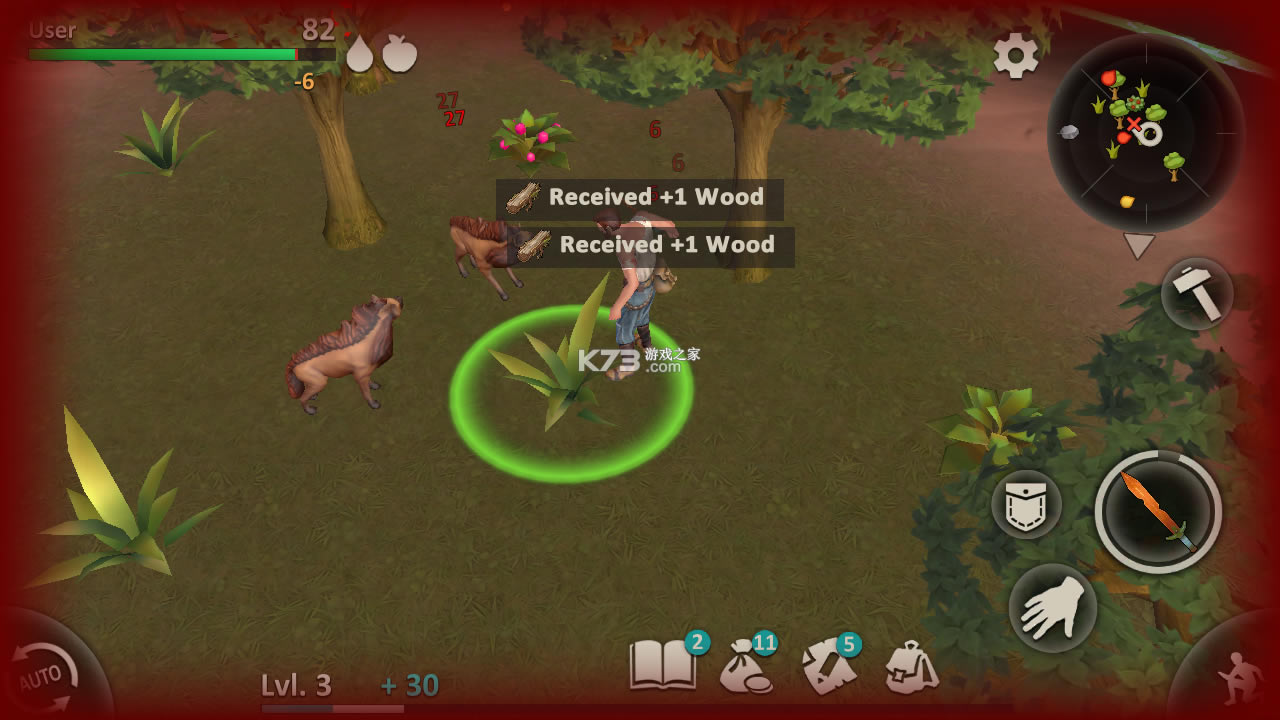Open the pocket quick-slot button
This screenshot has width=1280, height=720.
click(x=1026, y=505)
